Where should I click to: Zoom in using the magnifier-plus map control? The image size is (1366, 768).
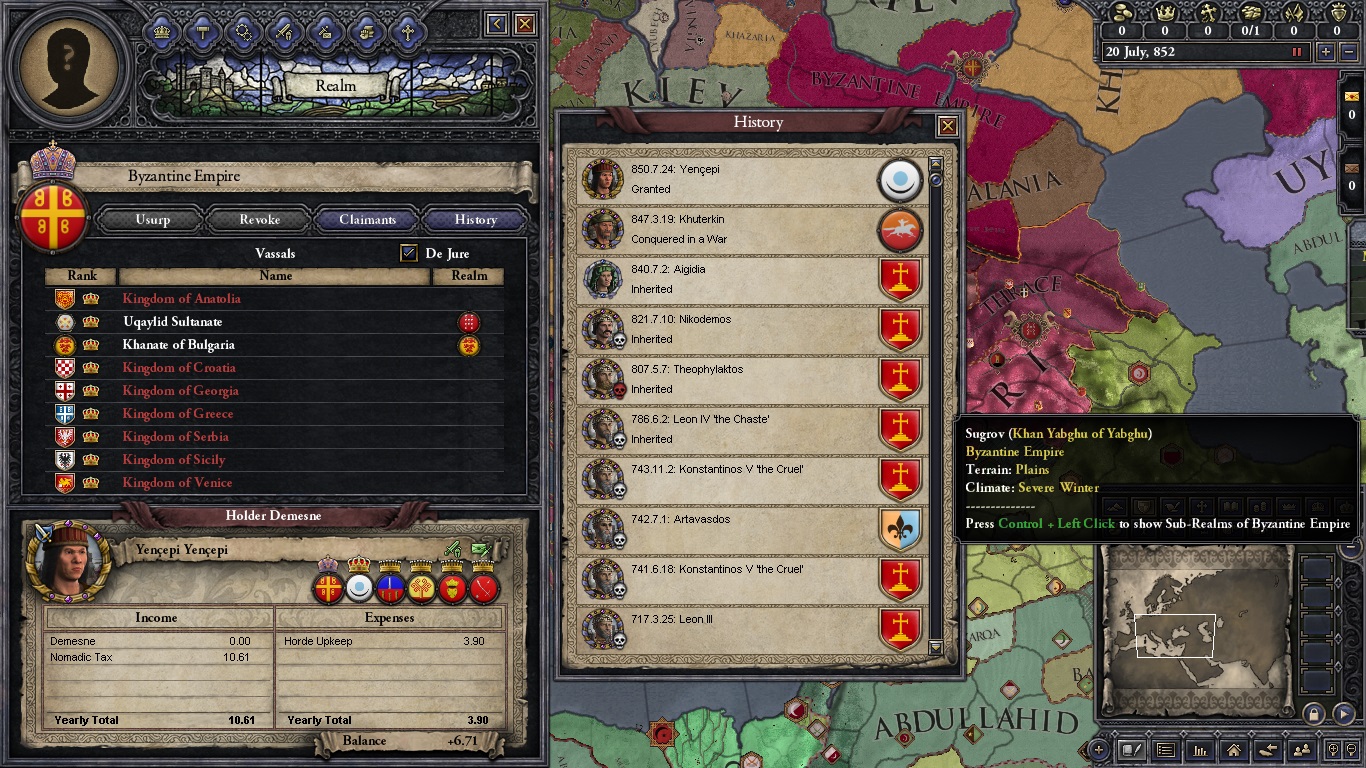[x=1333, y=750]
